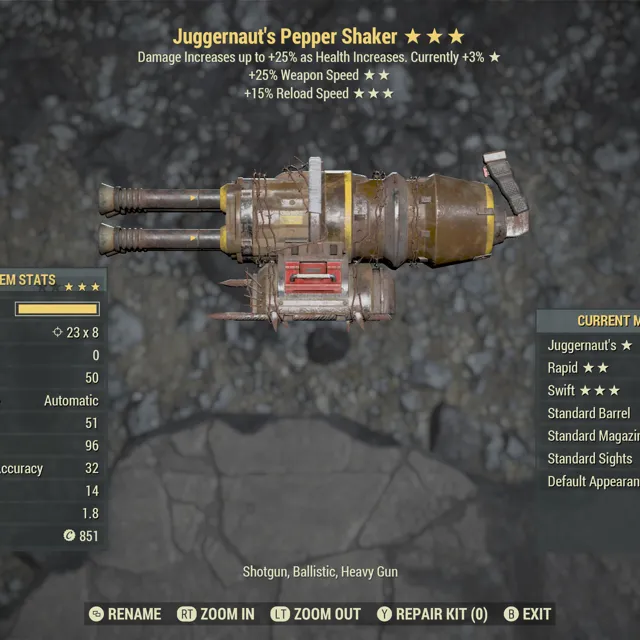Choose the Rename option
640x640 pixels.
pos(127,614)
